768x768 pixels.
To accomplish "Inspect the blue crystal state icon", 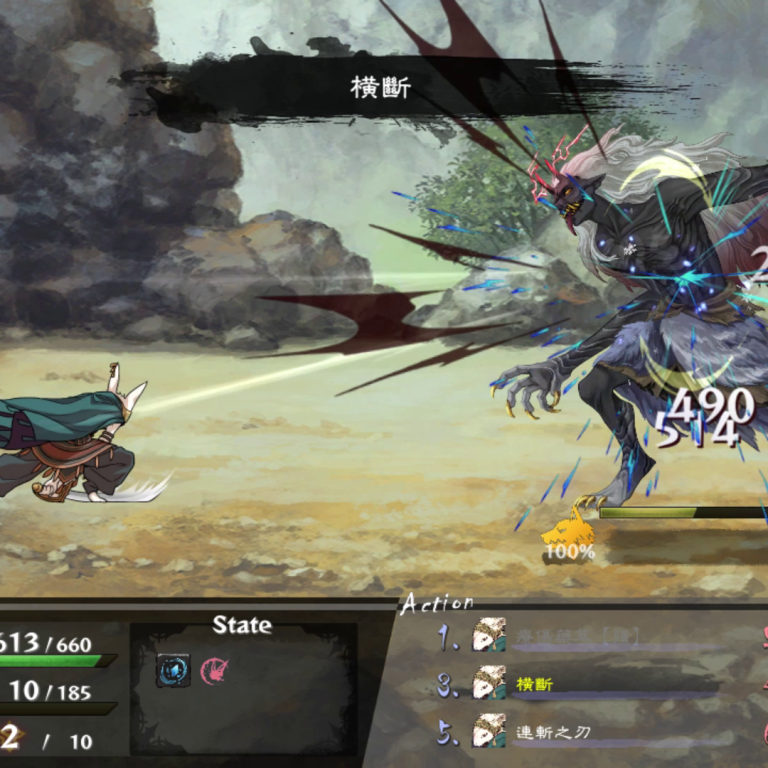I will click(x=173, y=670).
